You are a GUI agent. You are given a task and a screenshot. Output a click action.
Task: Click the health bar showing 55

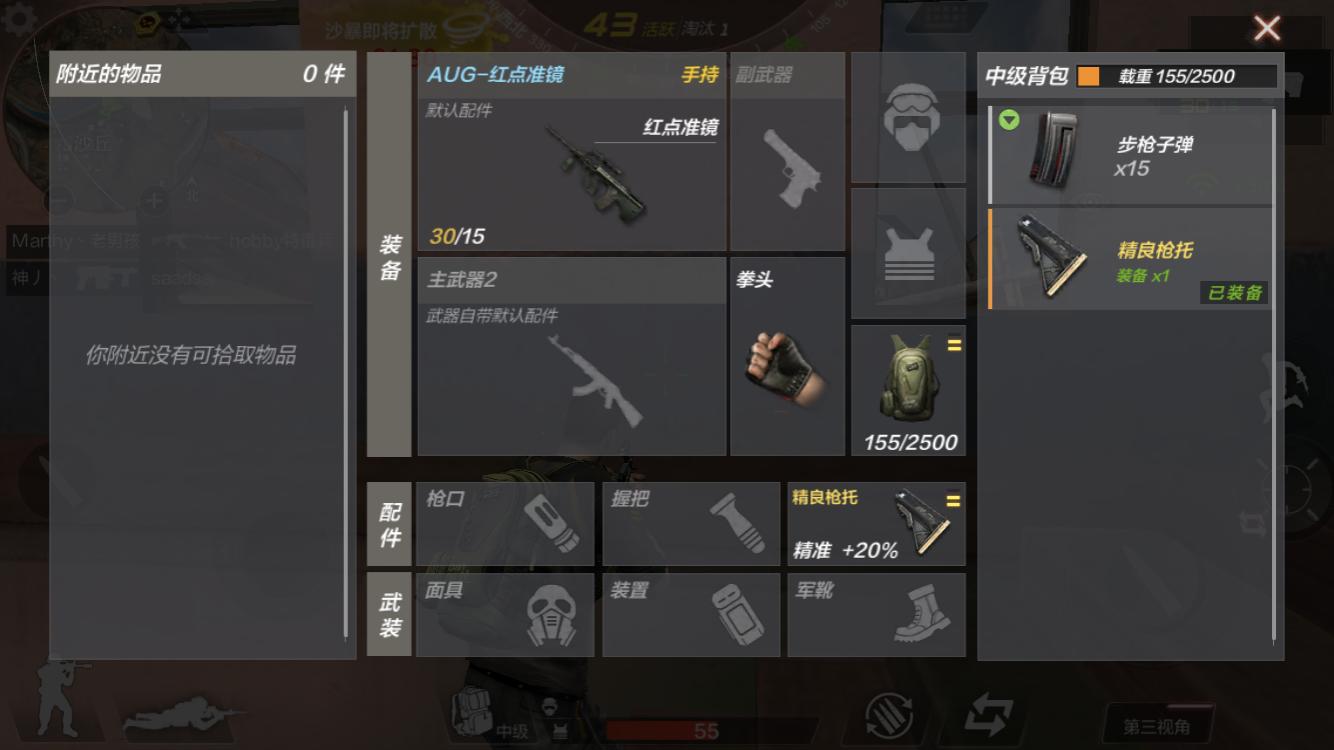pyautogui.click(x=700, y=731)
